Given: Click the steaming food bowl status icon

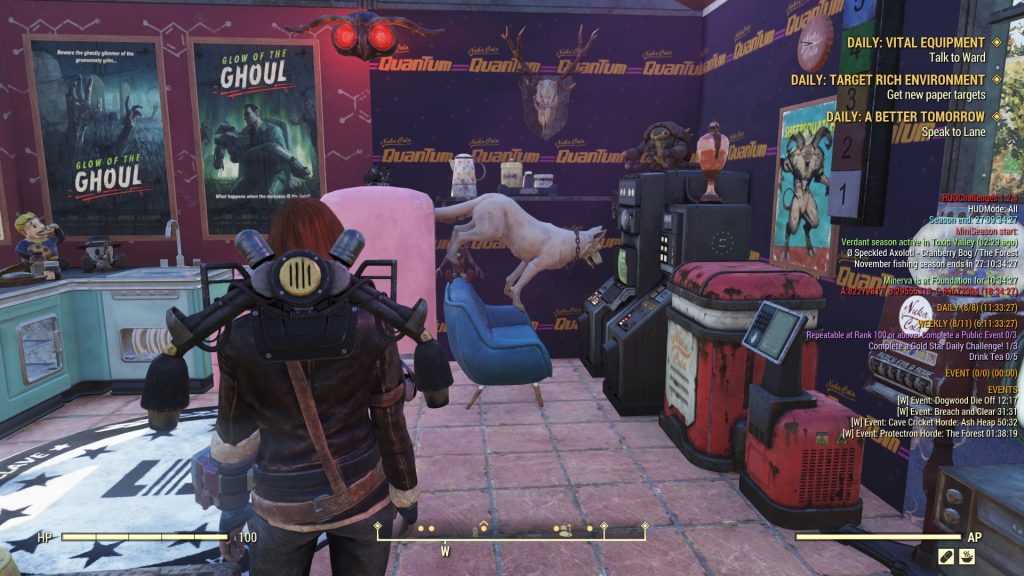Looking at the screenshot, I should [969, 556].
